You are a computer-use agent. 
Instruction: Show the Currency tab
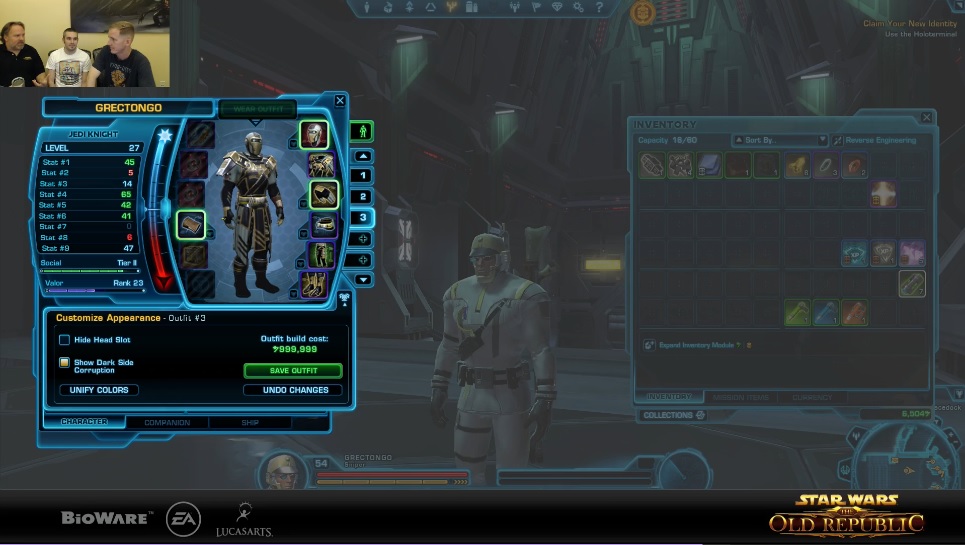click(811, 397)
